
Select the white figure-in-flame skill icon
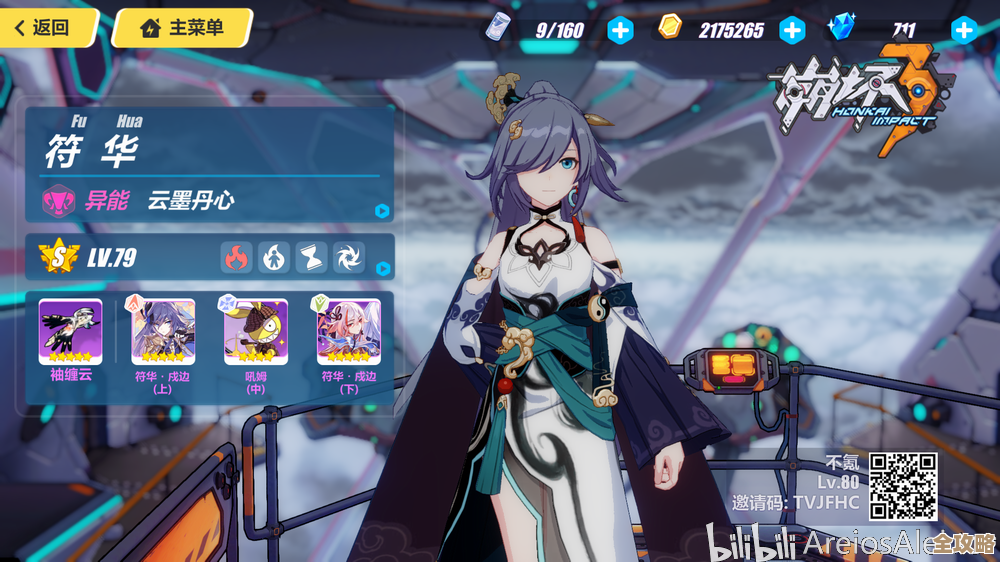click(274, 258)
